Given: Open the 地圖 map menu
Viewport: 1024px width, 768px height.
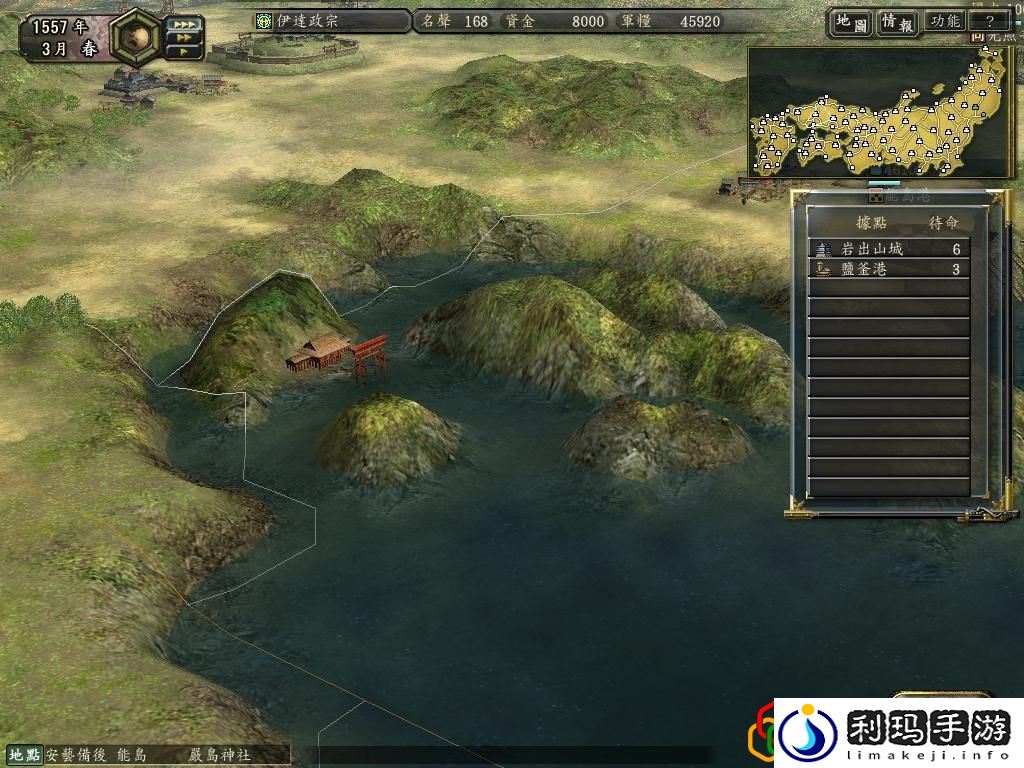Looking at the screenshot, I should click(x=848, y=22).
